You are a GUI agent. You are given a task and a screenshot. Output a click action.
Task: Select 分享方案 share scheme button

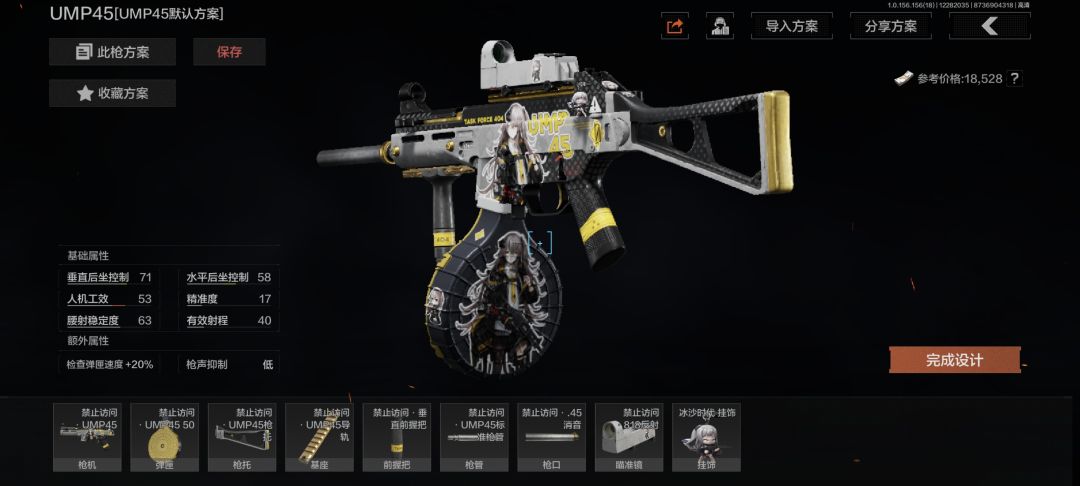coord(890,26)
